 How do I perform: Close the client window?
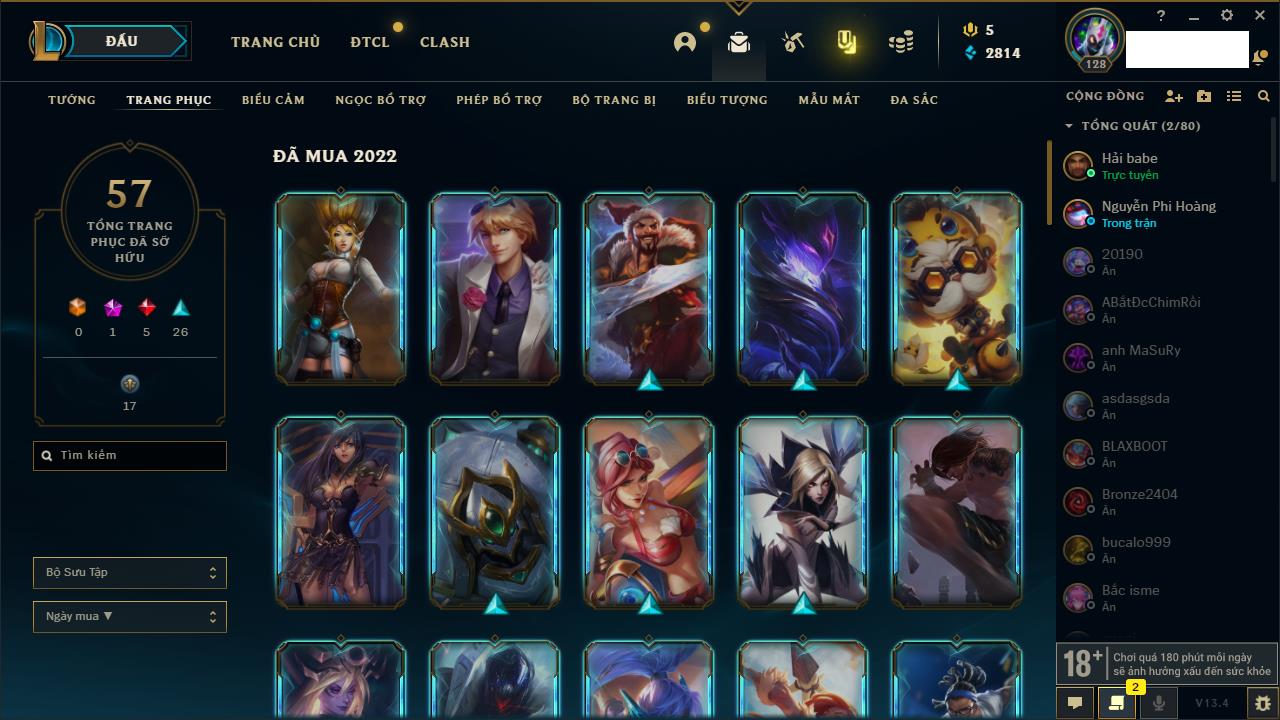tap(1260, 16)
